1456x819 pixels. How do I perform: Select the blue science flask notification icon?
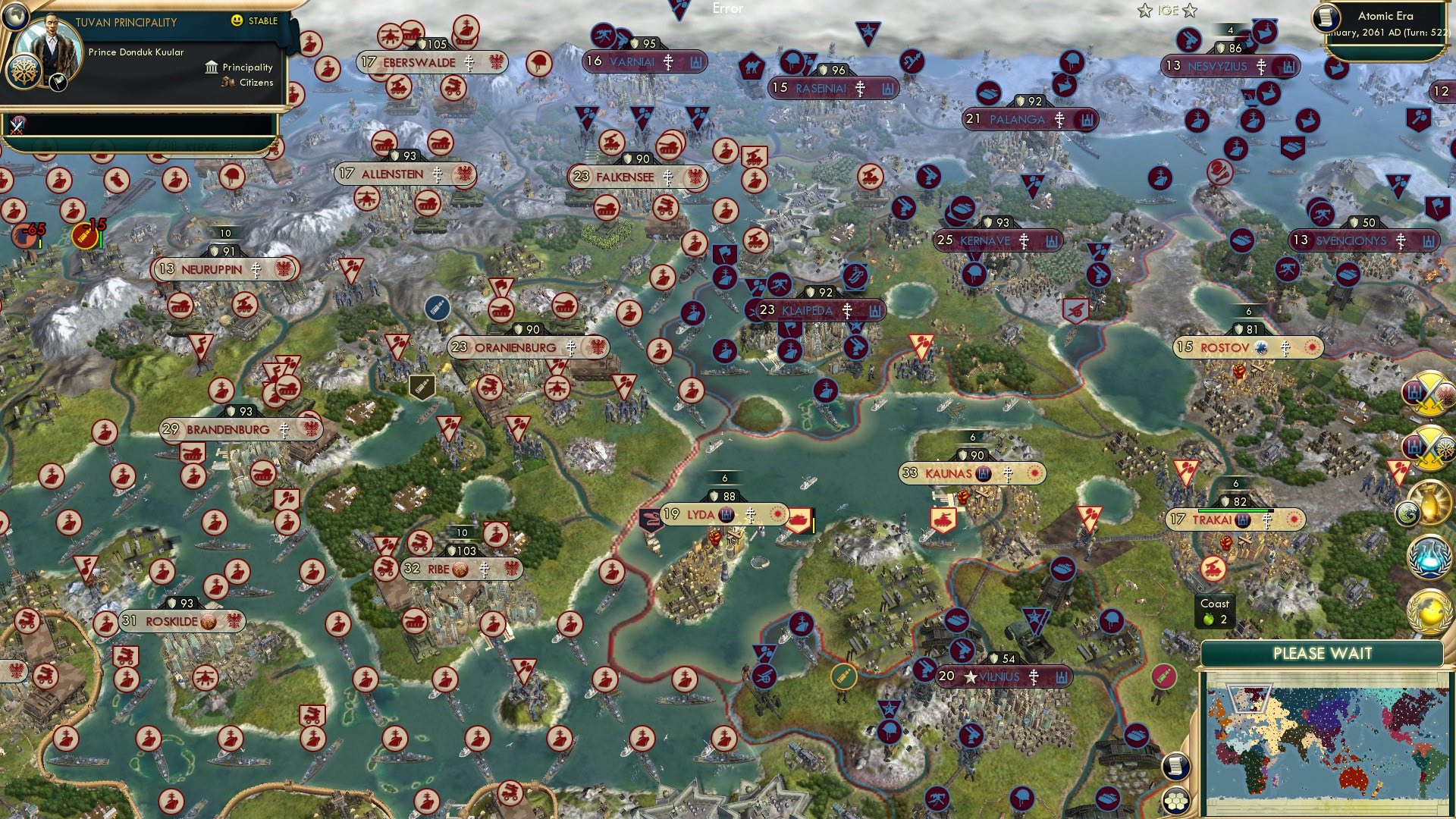pos(1429,555)
